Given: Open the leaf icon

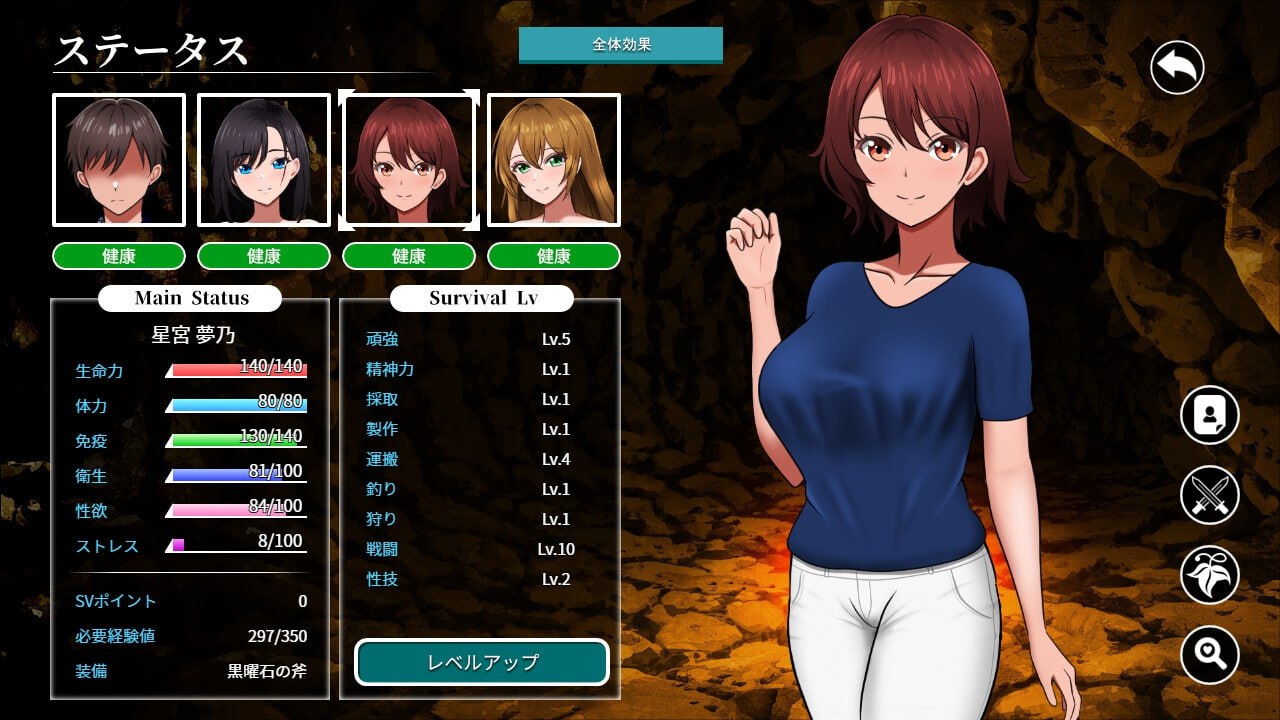Looking at the screenshot, I should (1209, 575).
